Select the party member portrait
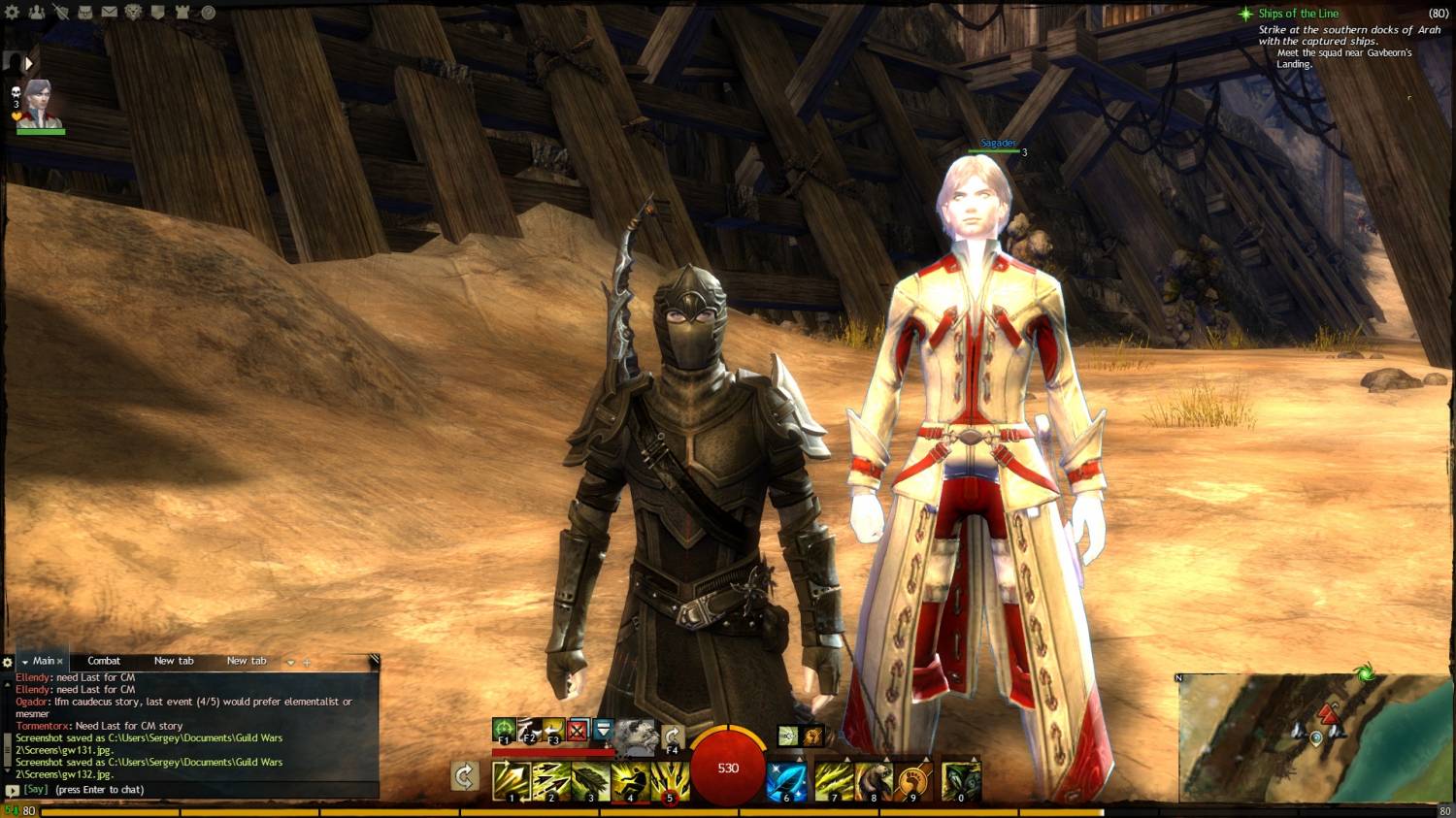Image resolution: width=1456 pixels, height=818 pixels. tap(39, 104)
